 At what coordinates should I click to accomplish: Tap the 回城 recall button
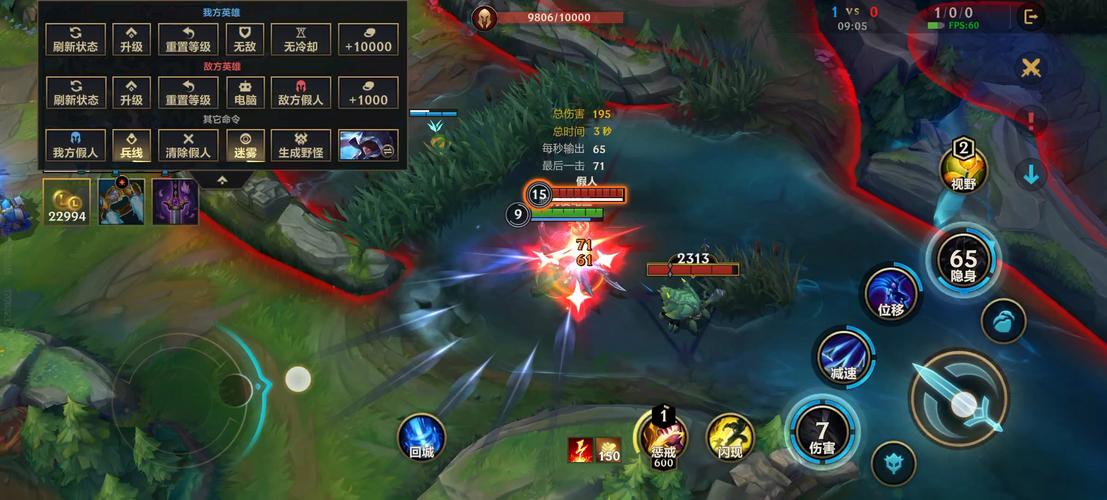point(422,438)
